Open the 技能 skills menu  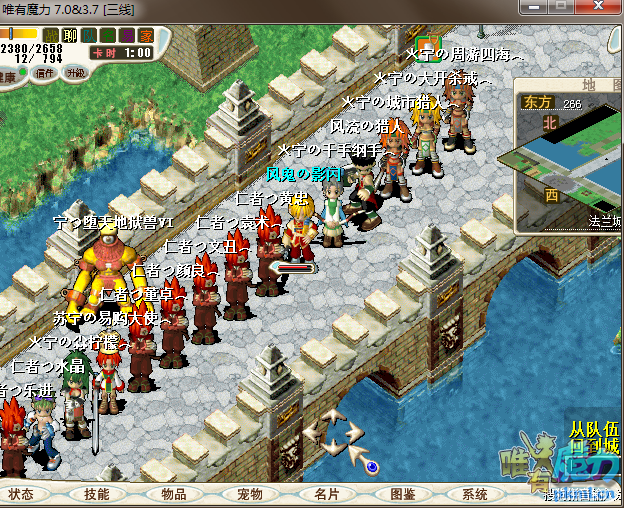tap(97, 494)
